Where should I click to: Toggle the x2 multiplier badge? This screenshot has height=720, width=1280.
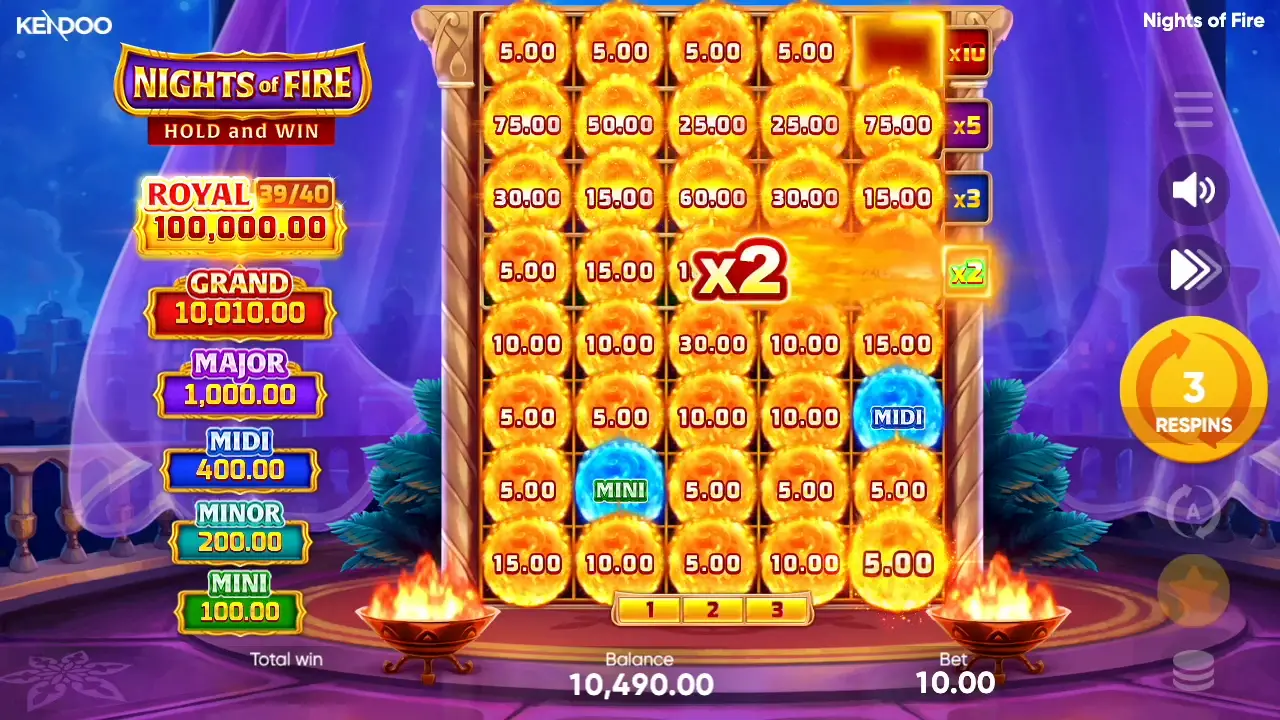(966, 270)
